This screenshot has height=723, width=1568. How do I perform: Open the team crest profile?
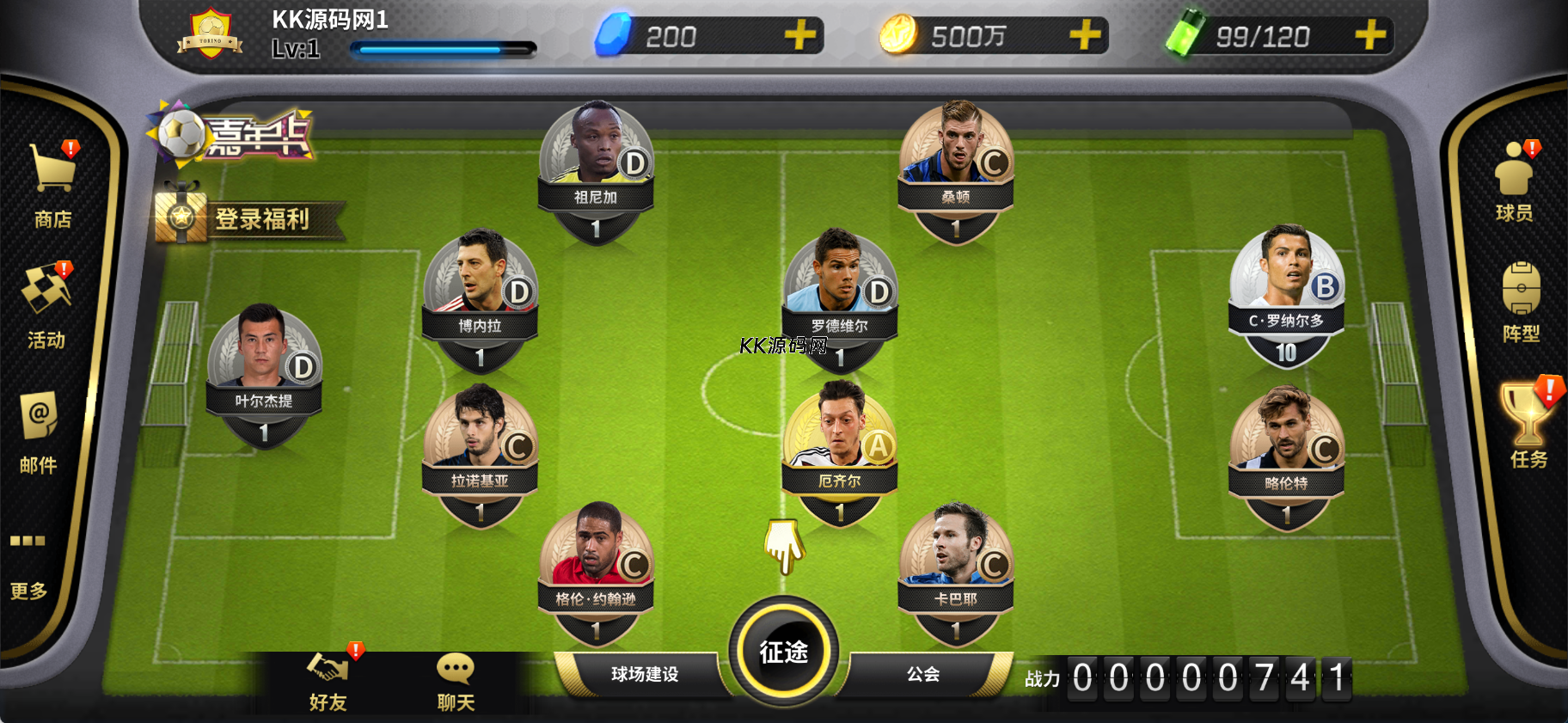pyautogui.click(x=211, y=34)
